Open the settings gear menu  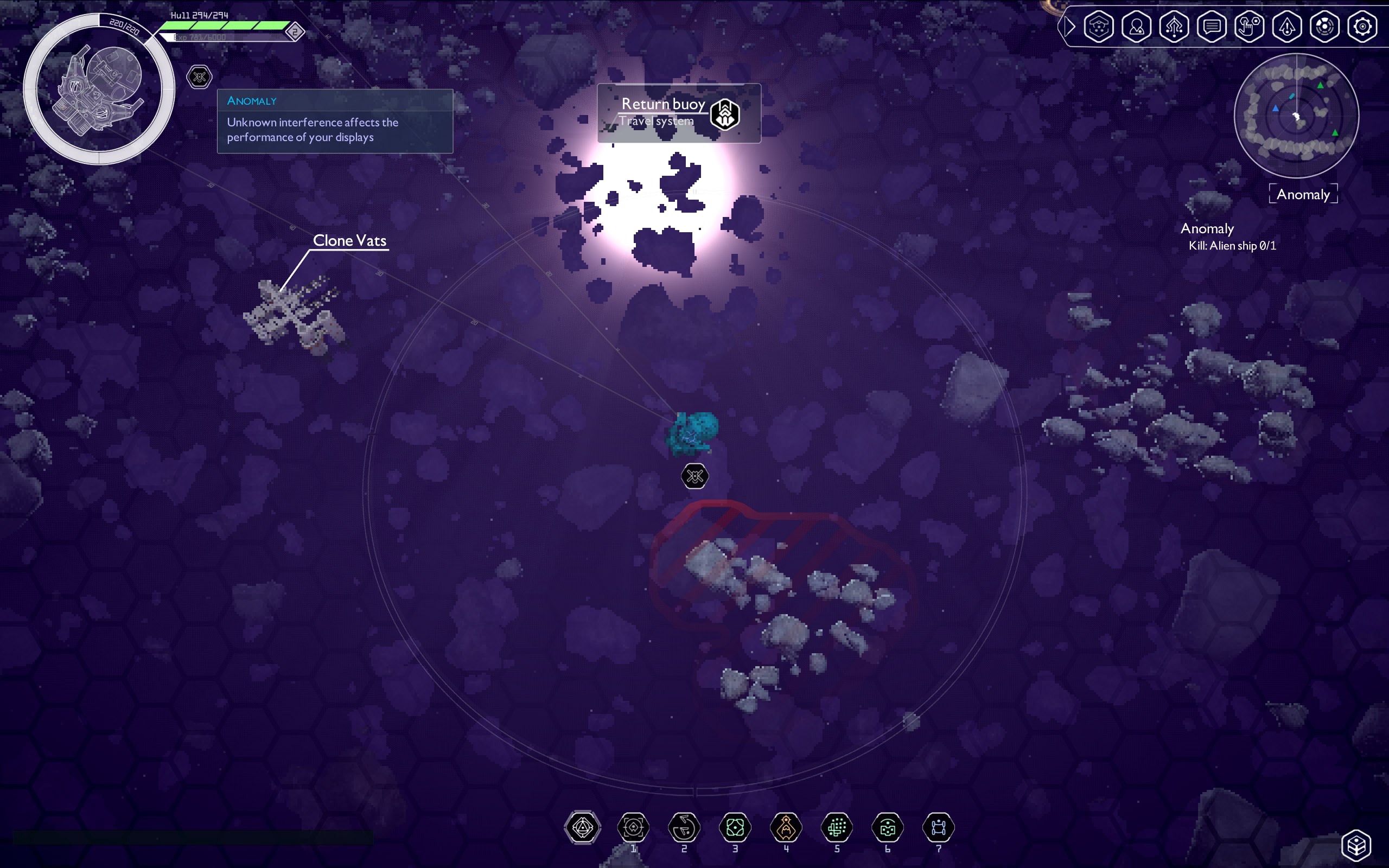click(x=1362, y=27)
